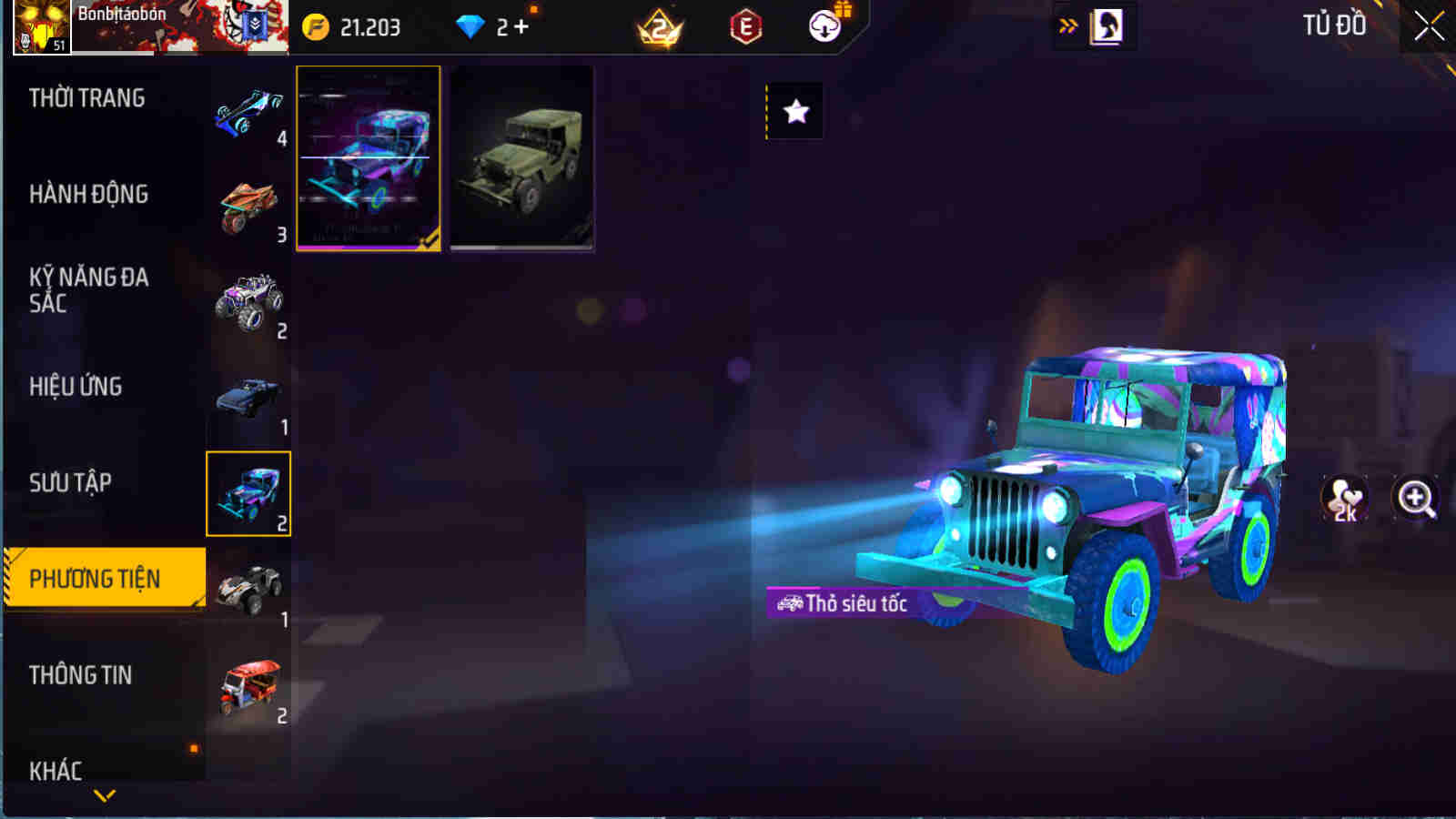The height and width of the screenshot is (819, 1456).
Task: Open the character book icon near the top right
Action: (1106, 25)
